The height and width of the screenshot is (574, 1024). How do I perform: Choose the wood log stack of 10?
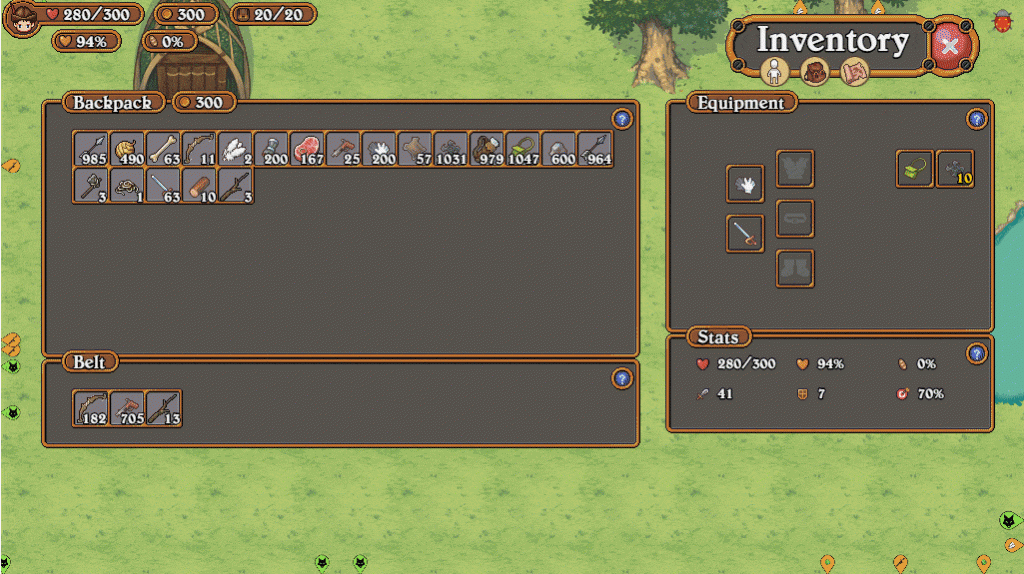click(x=199, y=186)
